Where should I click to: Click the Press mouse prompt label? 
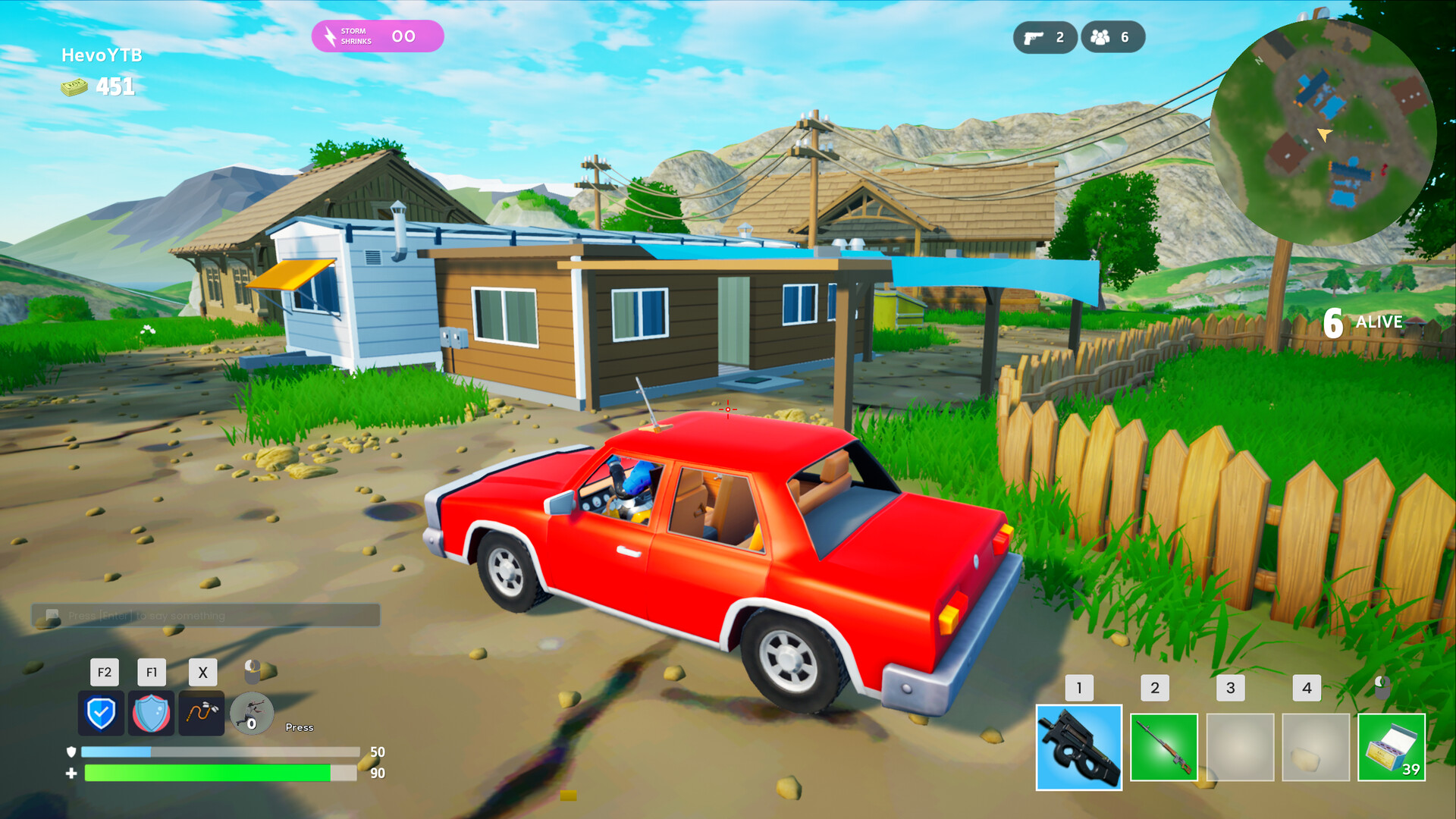point(299,726)
